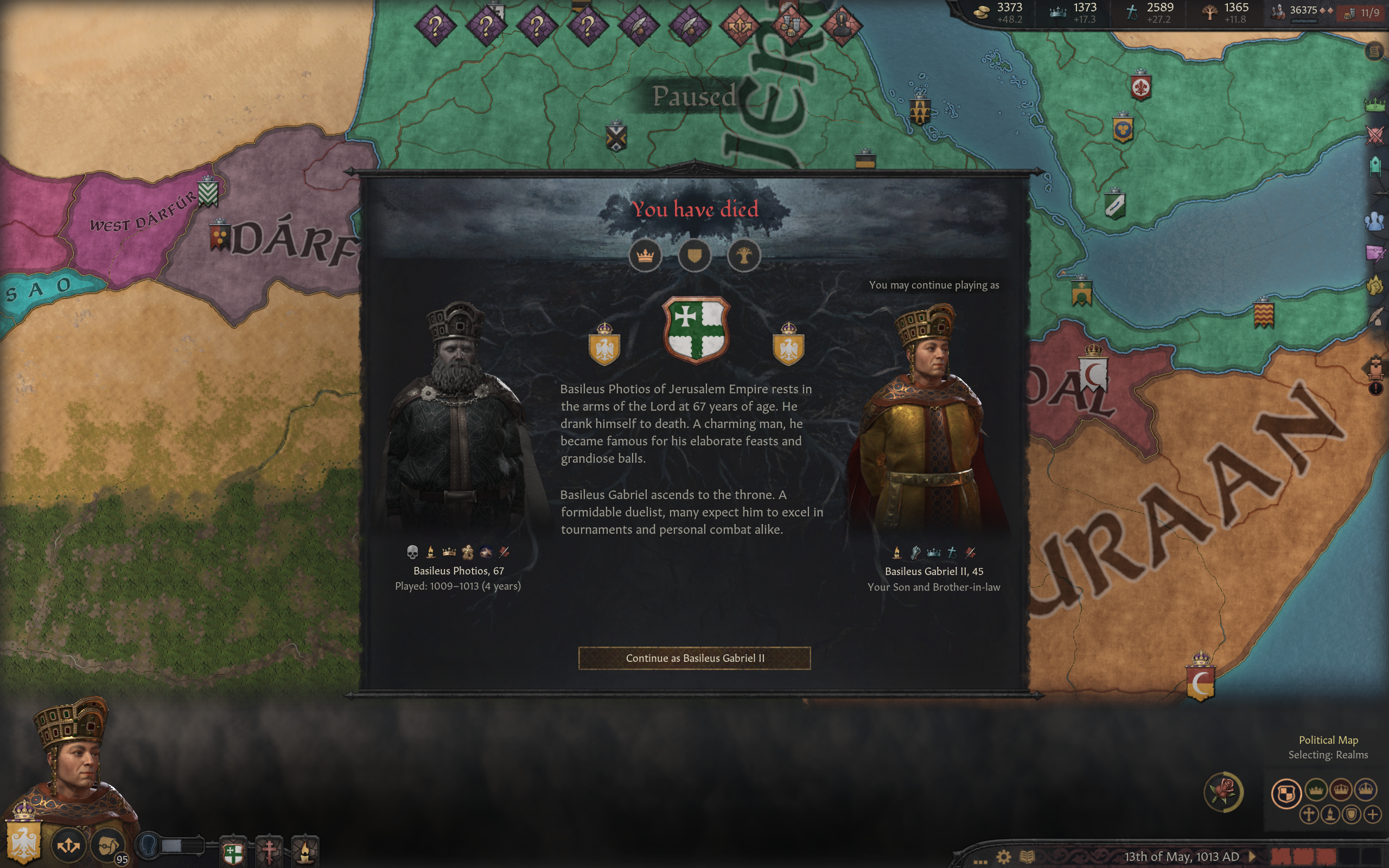The width and height of the screenshot is (1389, 868).
Task: Open the crown legacy button in the death window
Action: (645, 256)
